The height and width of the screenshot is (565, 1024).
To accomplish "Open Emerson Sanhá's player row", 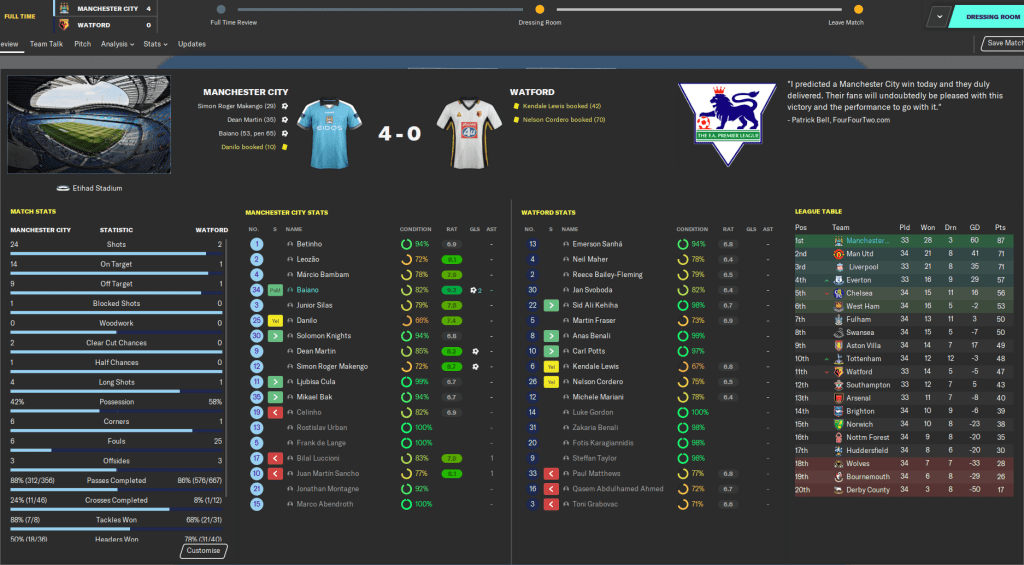I will [x=598, y=244].
